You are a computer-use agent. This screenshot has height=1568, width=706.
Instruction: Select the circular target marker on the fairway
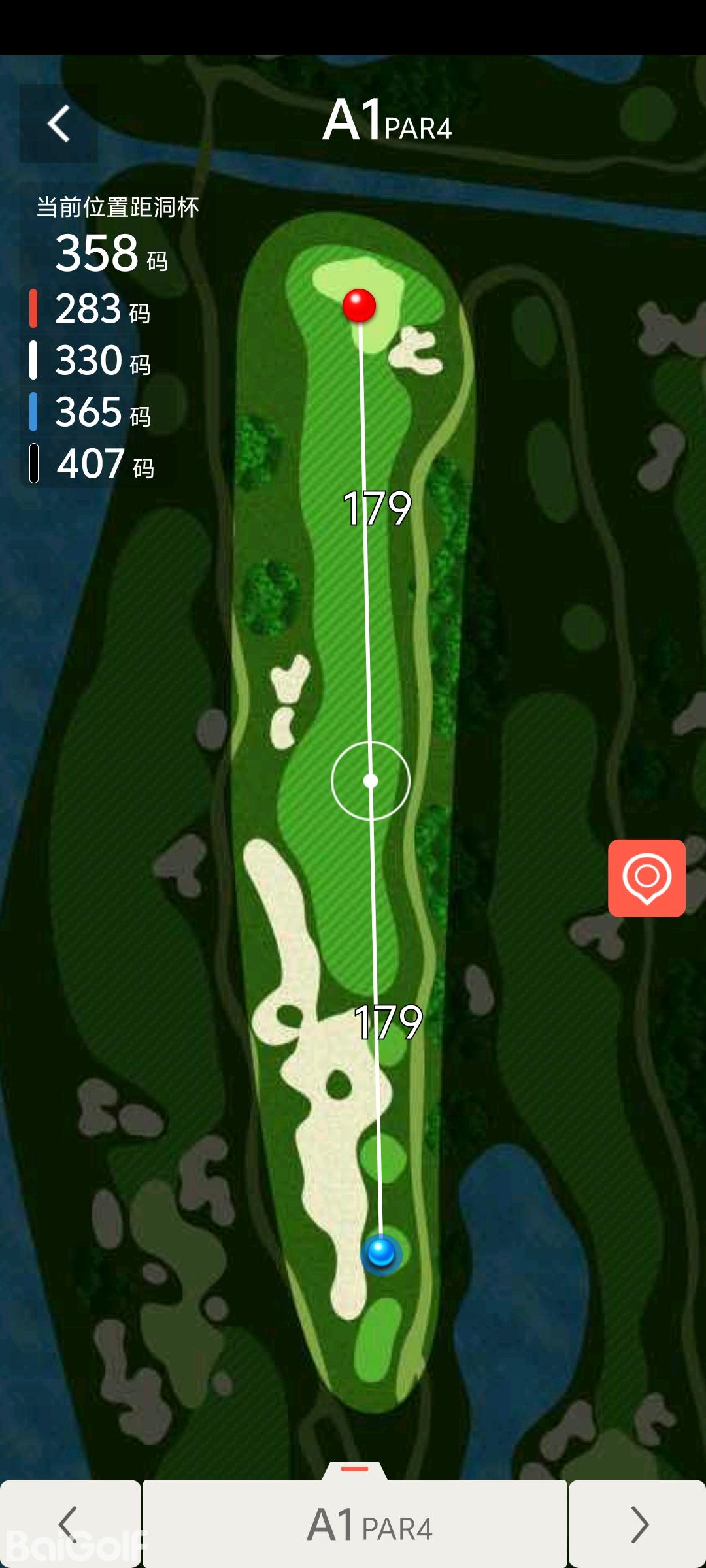click(x=371, y=780)
